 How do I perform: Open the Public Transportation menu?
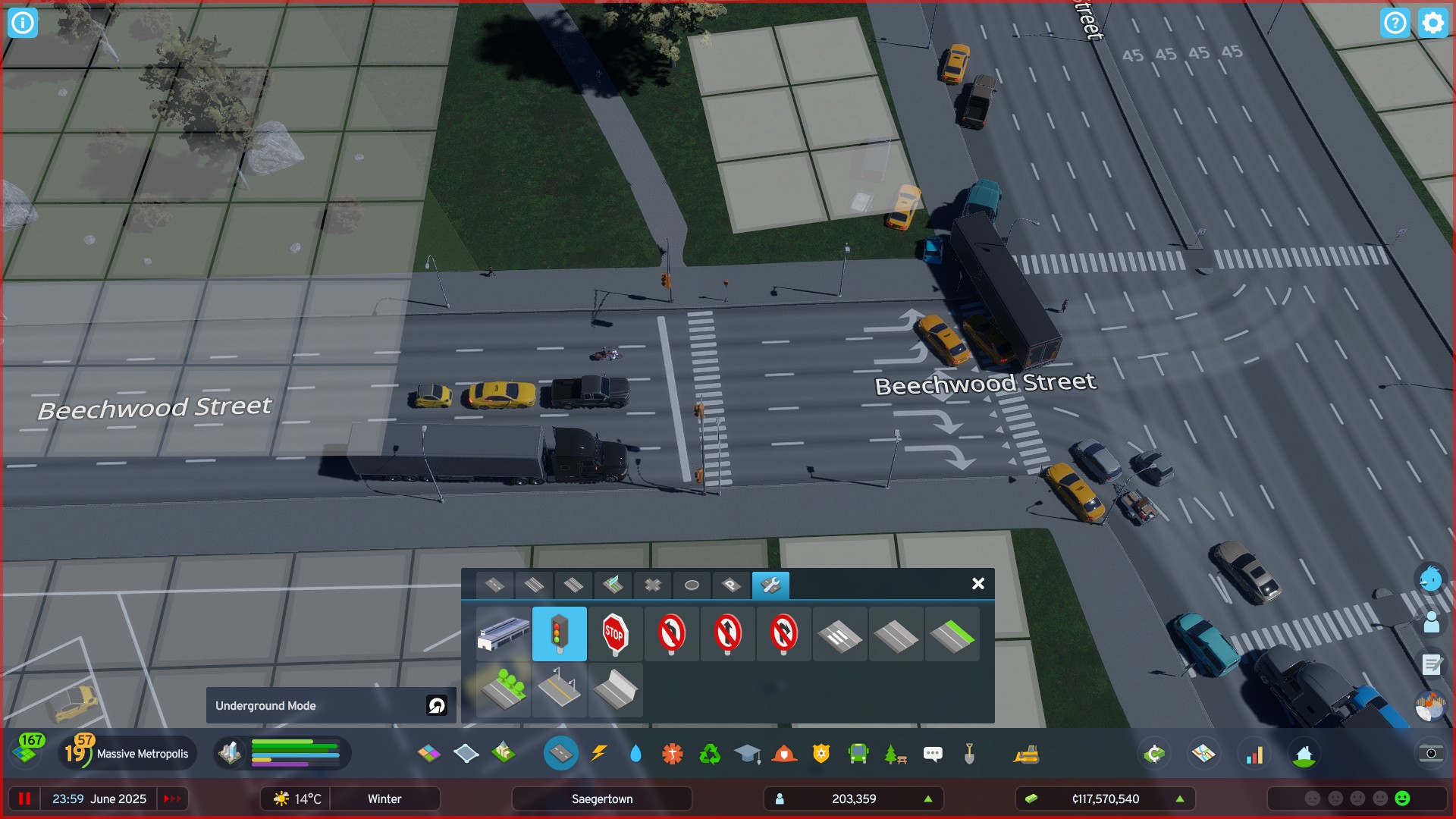click(x=856, y=754)
